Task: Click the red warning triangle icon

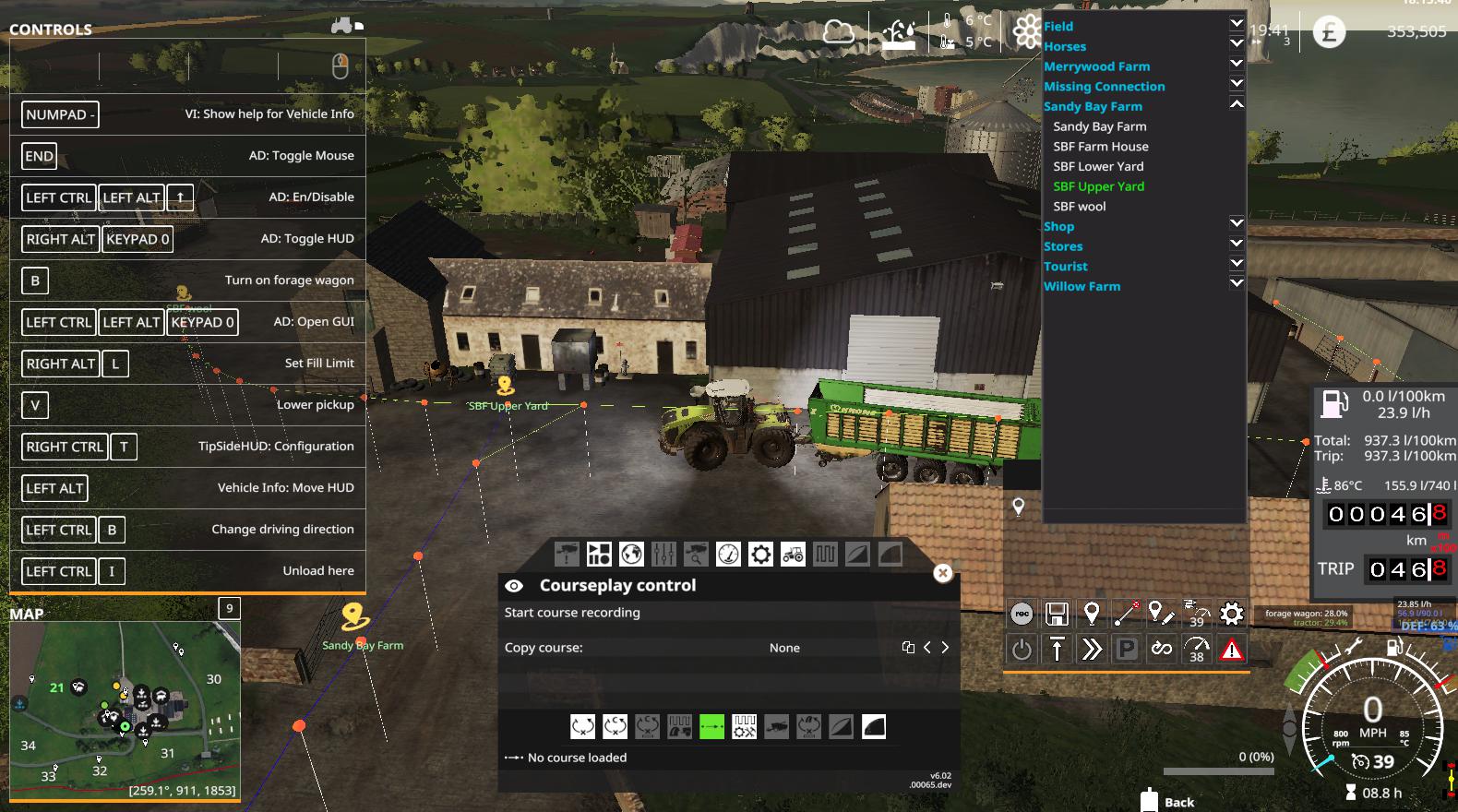Action: click(1231, 650)
